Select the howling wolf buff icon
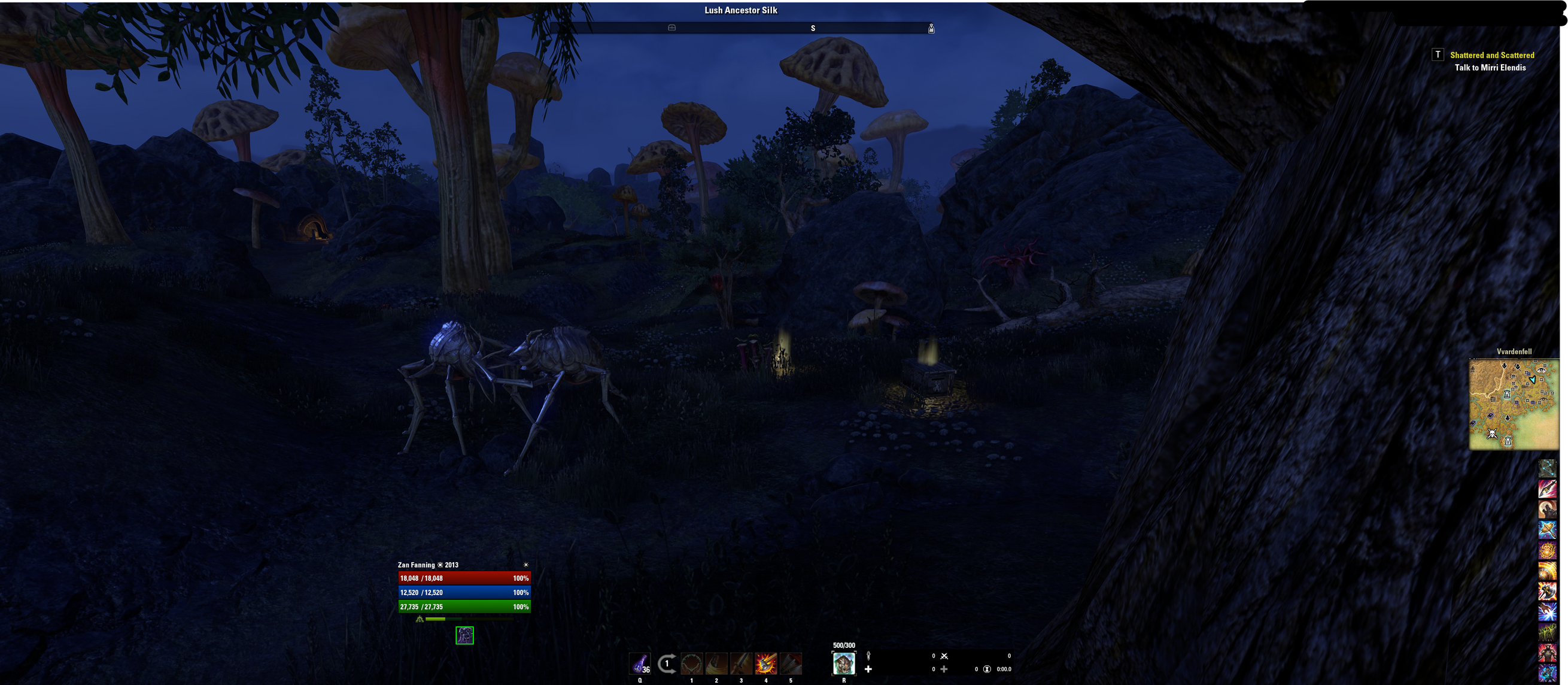 [x=1546, y=509]
